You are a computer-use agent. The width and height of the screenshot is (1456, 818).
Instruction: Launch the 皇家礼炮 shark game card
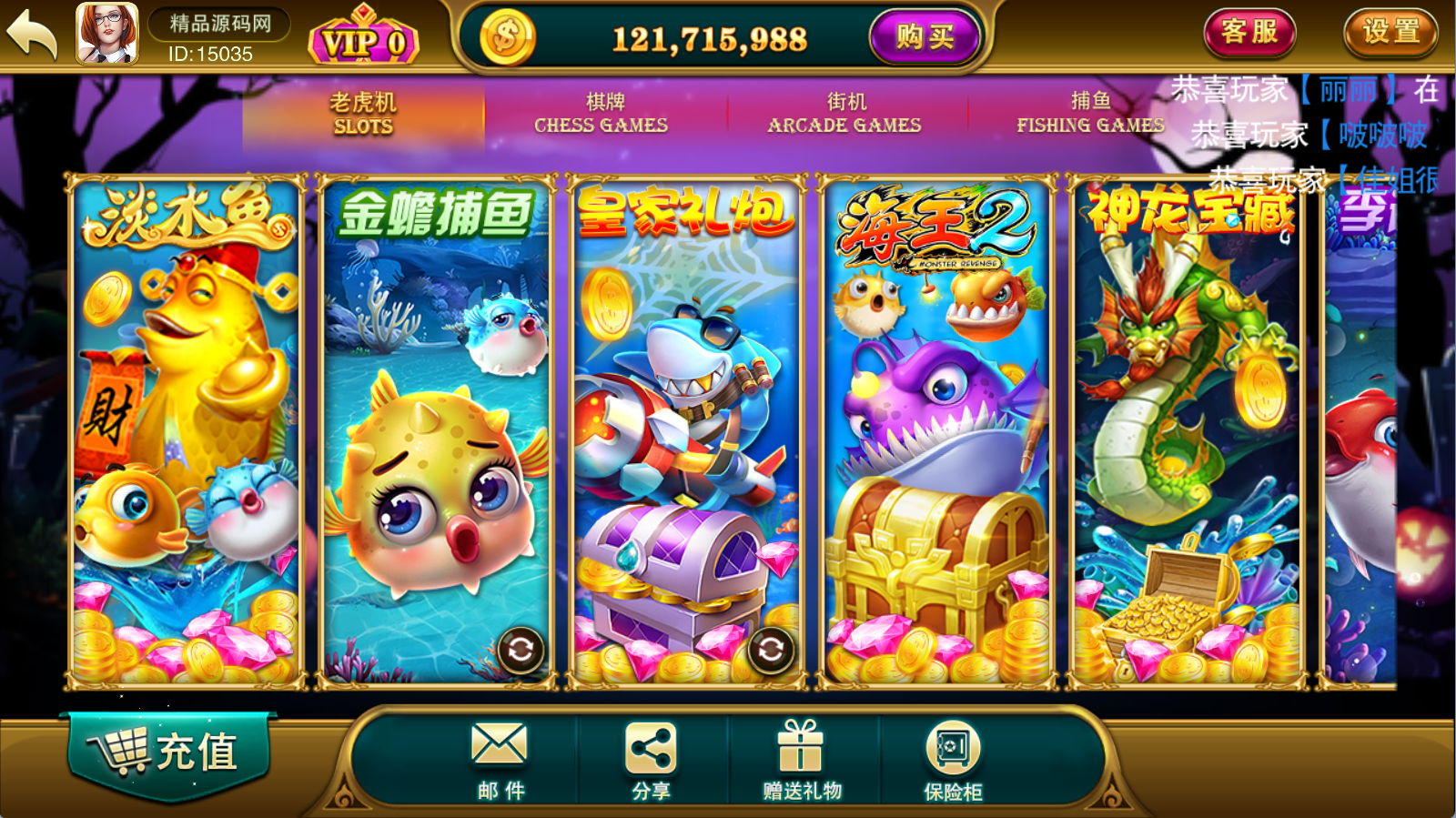687,432
